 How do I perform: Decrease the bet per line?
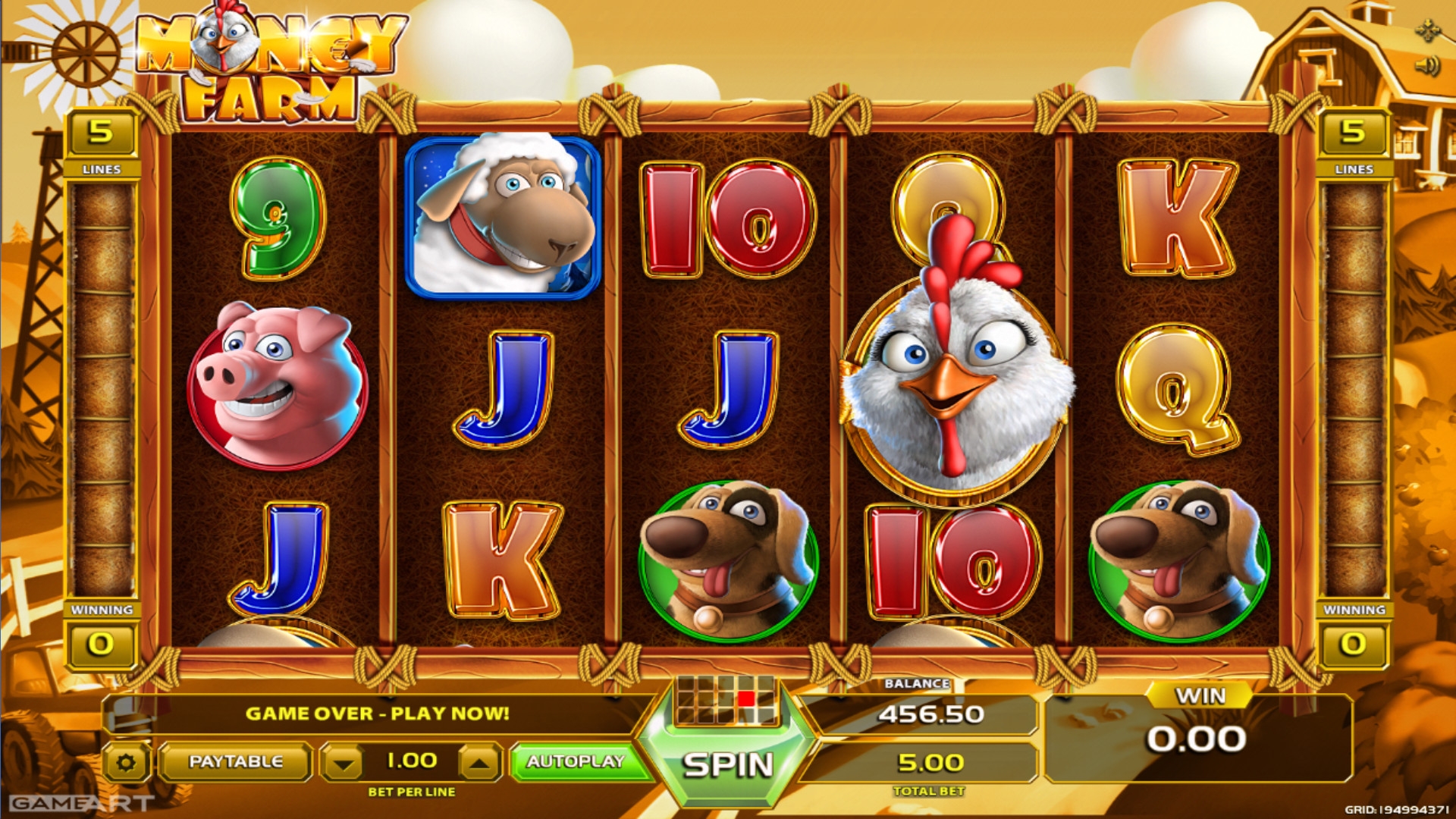point(344,763)
